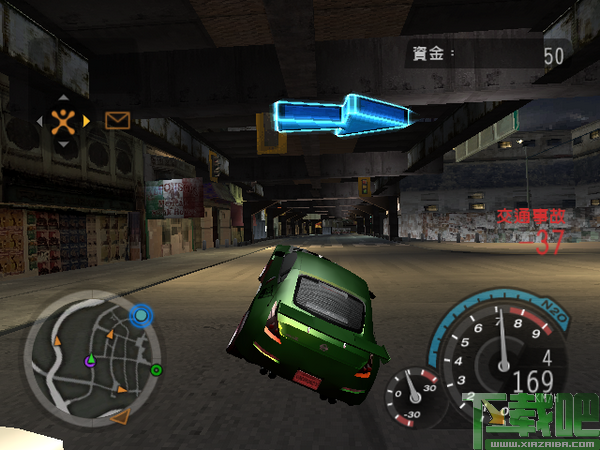Select the blue glowing marker on the minimap

pyautogui.click(x=142, y=316)
